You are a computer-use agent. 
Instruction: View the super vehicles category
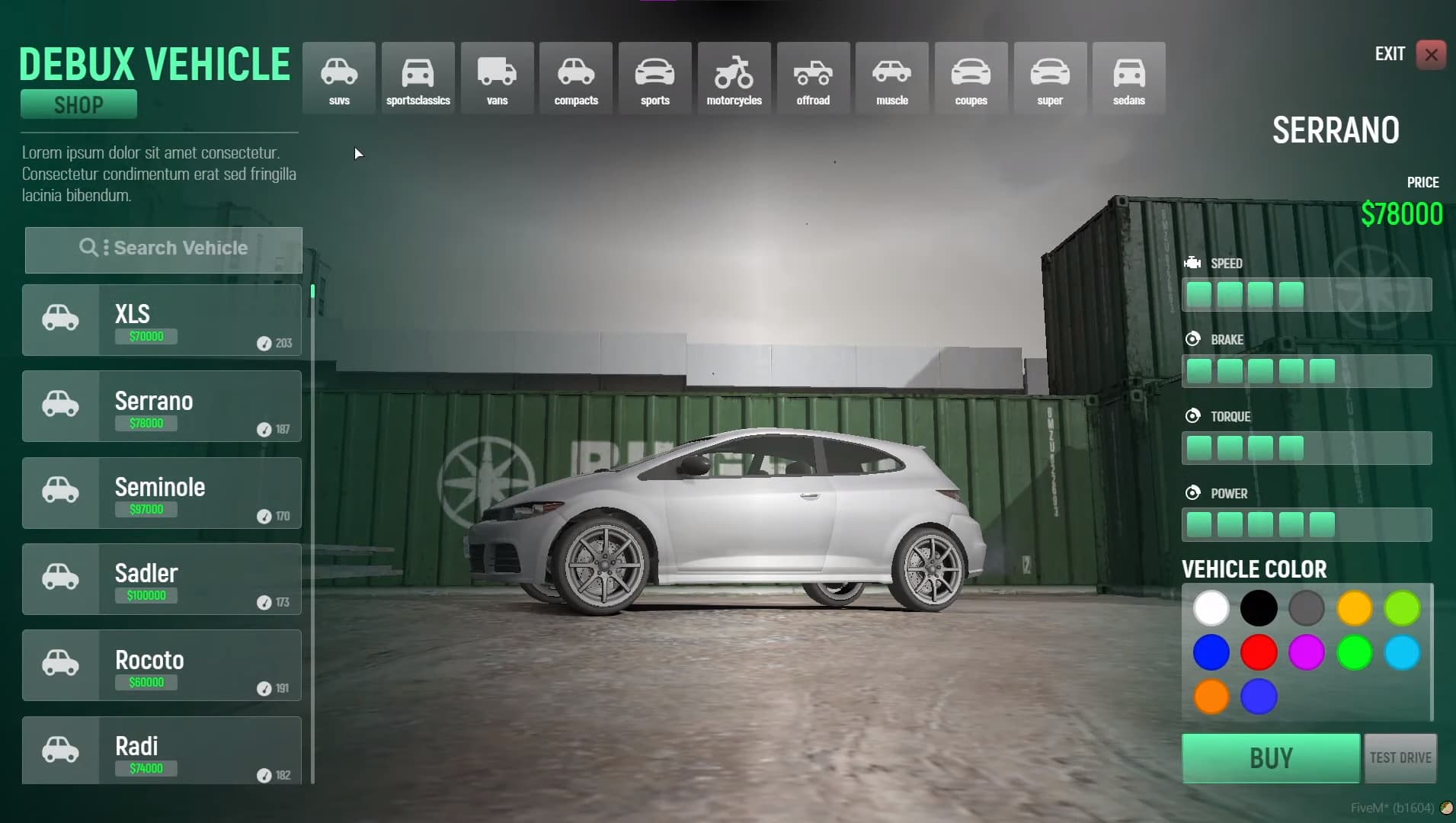[1050, 76]
